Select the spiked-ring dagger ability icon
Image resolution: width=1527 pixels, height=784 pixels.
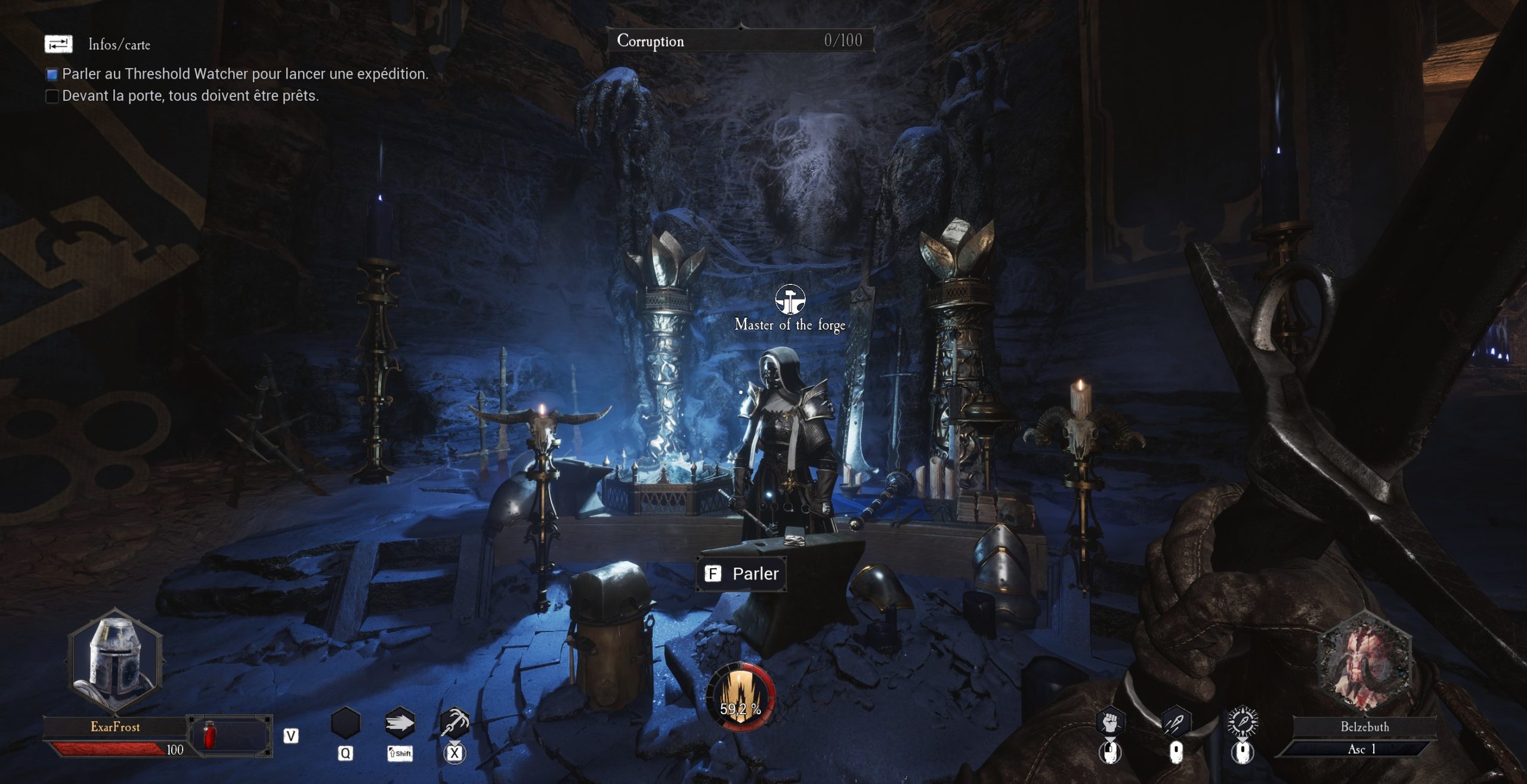point(1242,722)
